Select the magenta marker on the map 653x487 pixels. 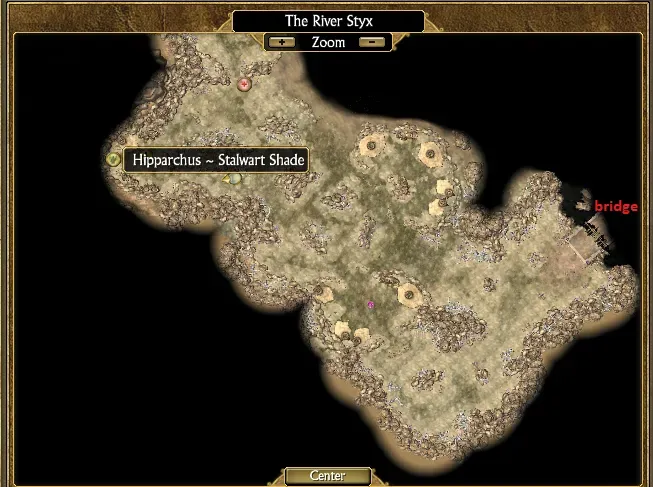pos(371,304)
